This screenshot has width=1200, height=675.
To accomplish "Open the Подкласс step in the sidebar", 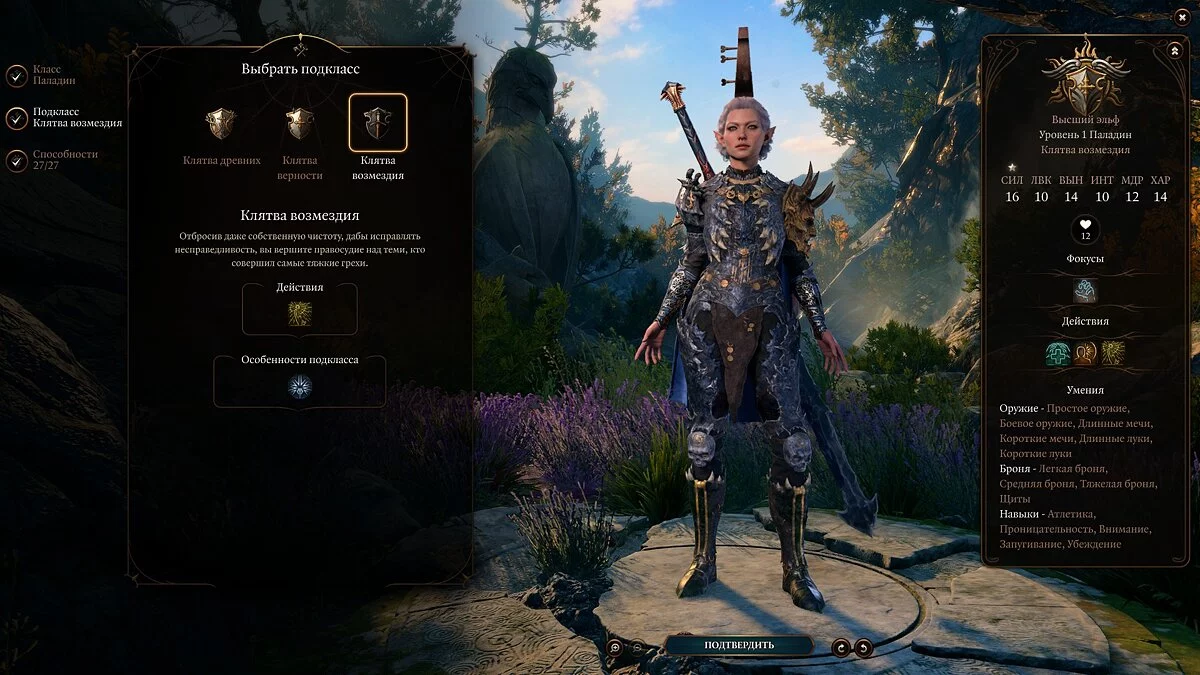I will [x=17, y=118].
